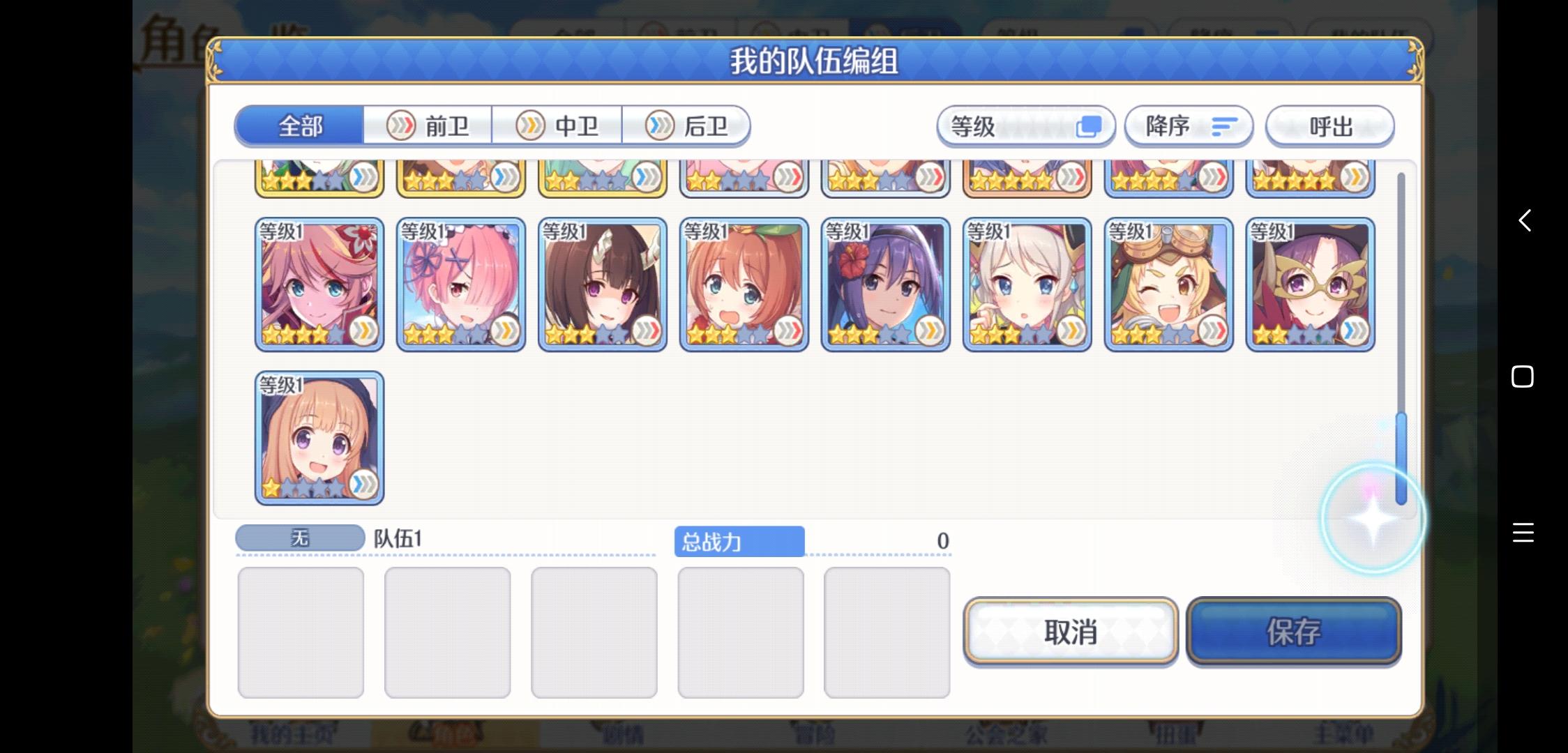The height and width of the screenshot is (753, 1568).
Task: Open the Android recent apps icon
Action: tap(1523, 533)
